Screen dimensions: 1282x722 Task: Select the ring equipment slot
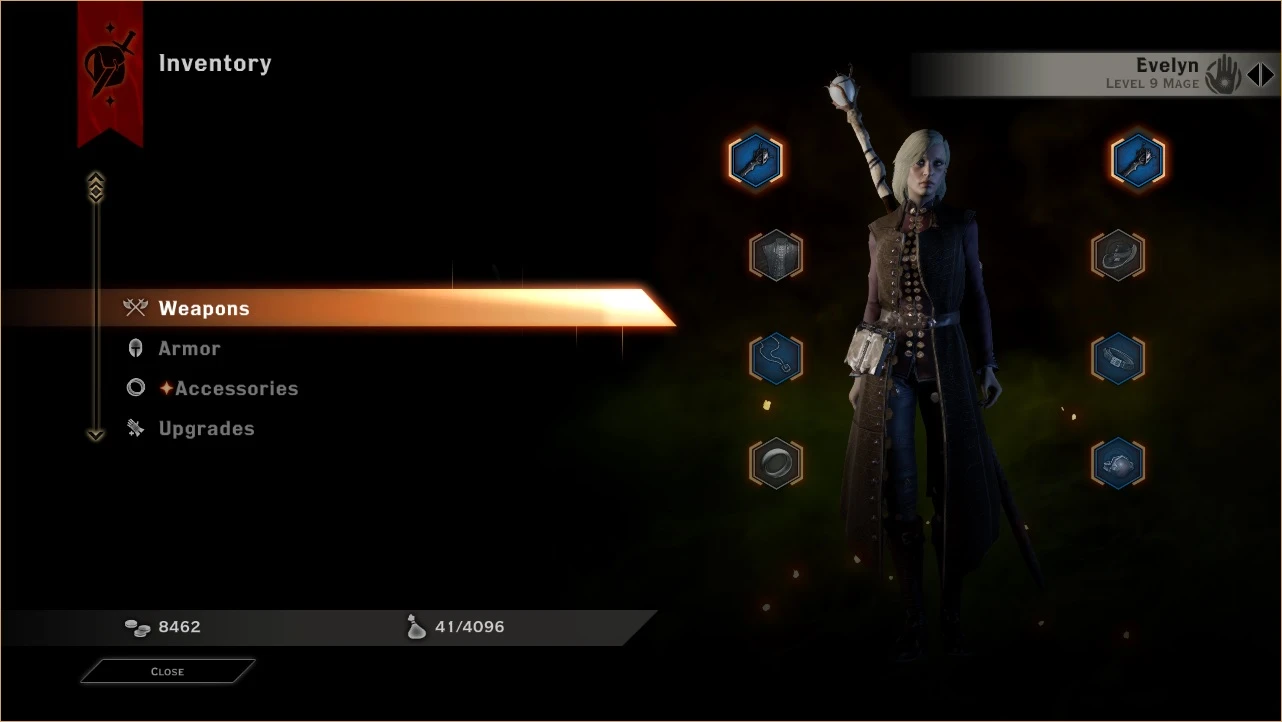pos(776,464)
